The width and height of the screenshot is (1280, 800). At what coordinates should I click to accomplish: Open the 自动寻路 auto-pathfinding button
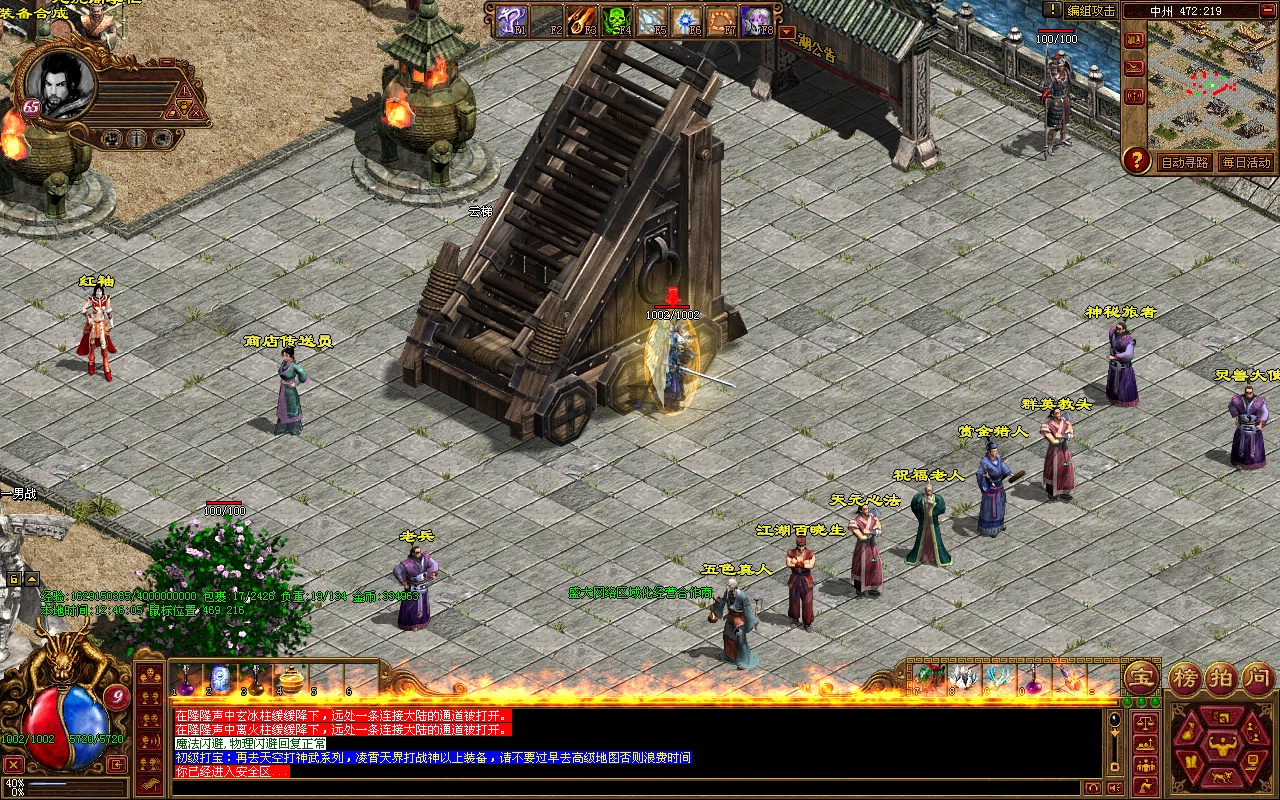(x=1184, y=162)
